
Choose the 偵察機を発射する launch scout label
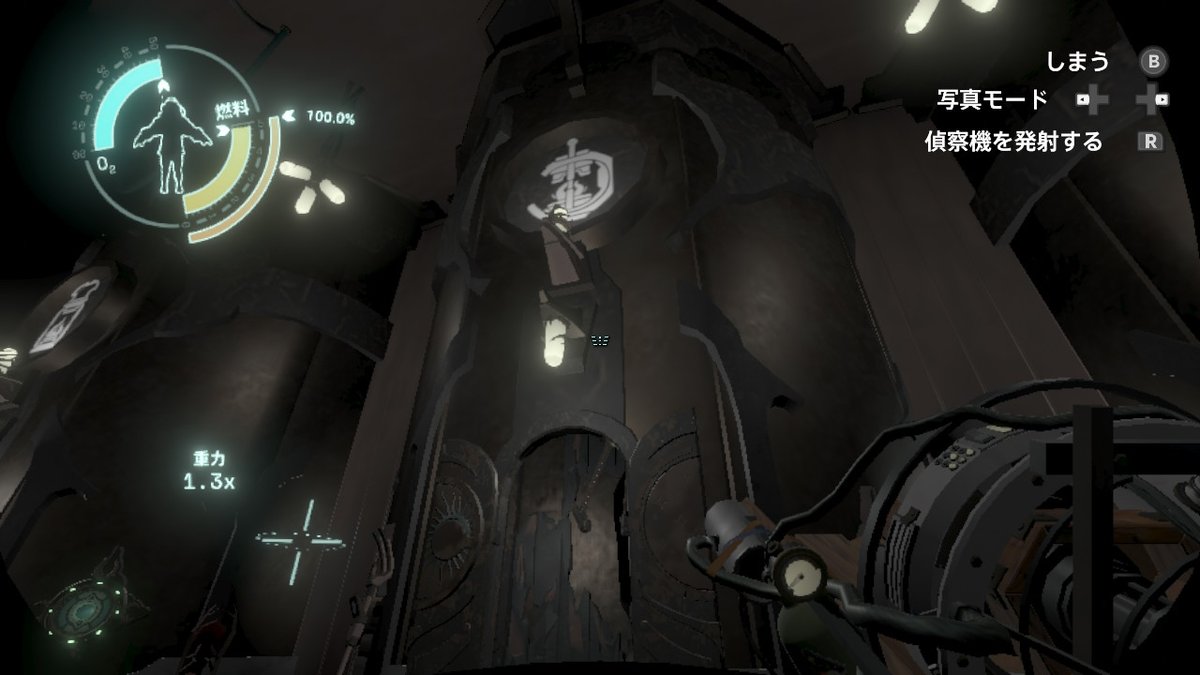pyautogui.click(x=1013, y=142)
